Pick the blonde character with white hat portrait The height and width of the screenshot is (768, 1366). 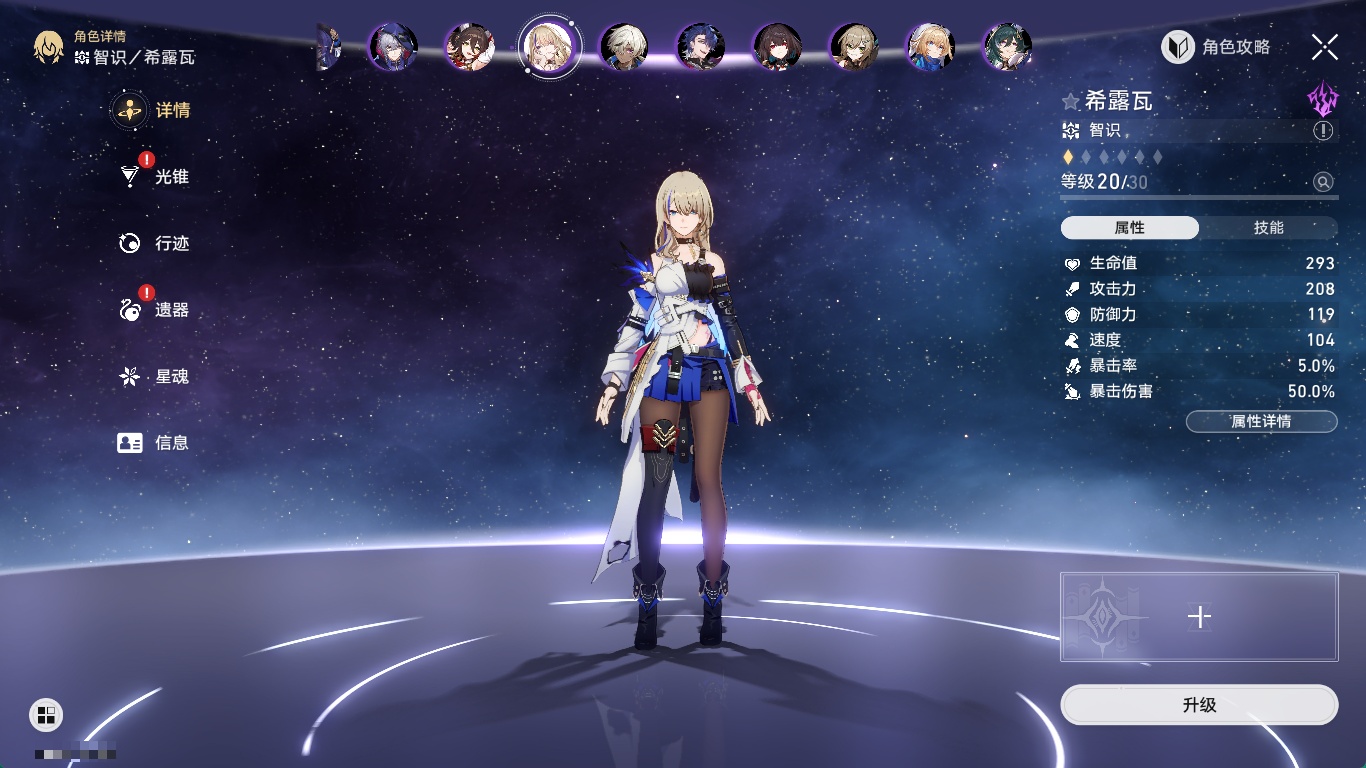click(930, 47)
